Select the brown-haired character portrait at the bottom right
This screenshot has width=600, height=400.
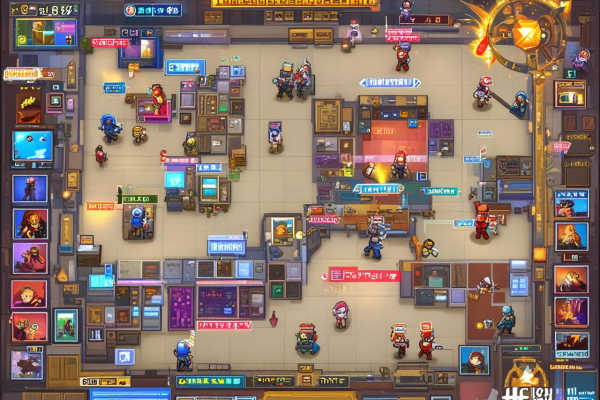point(473,360)
